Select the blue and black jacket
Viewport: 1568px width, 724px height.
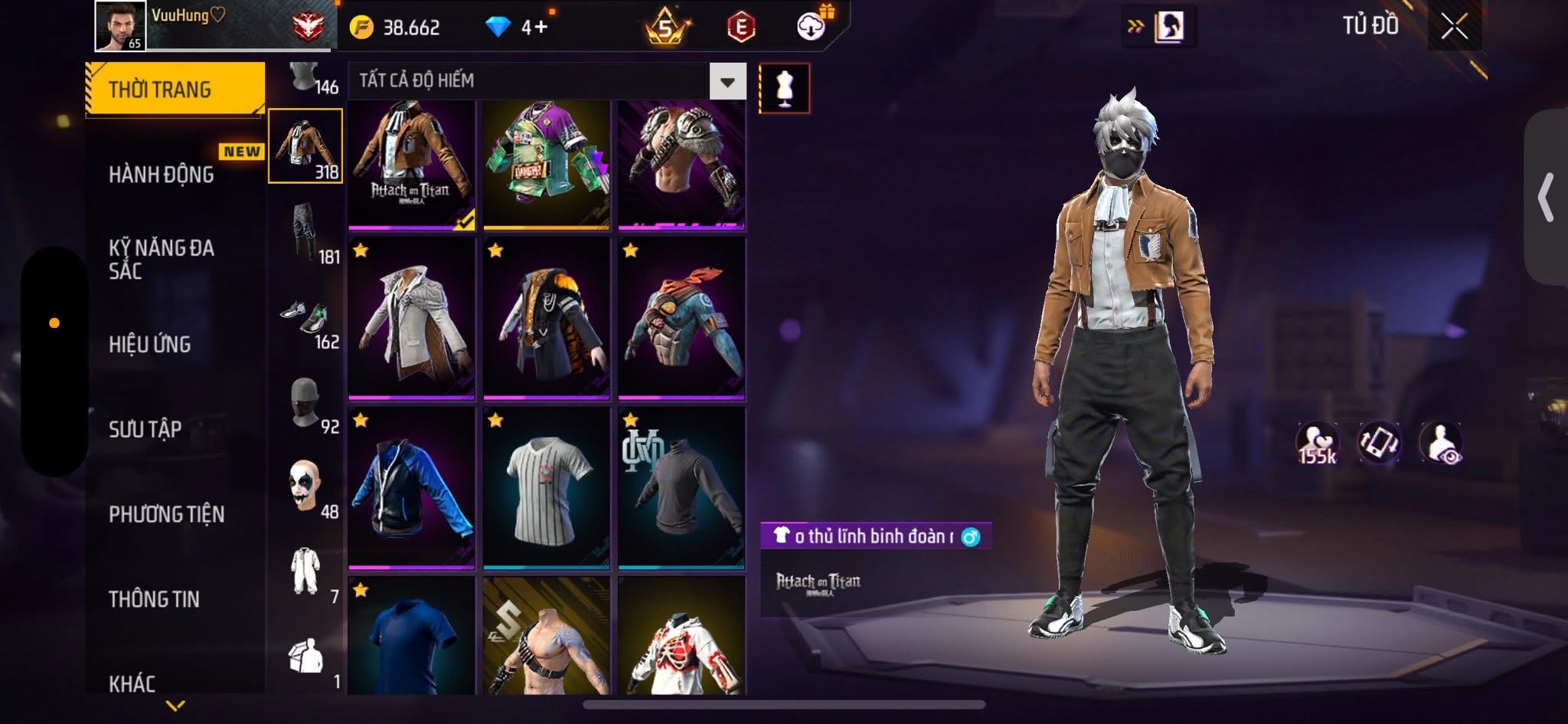pos(412,489)
